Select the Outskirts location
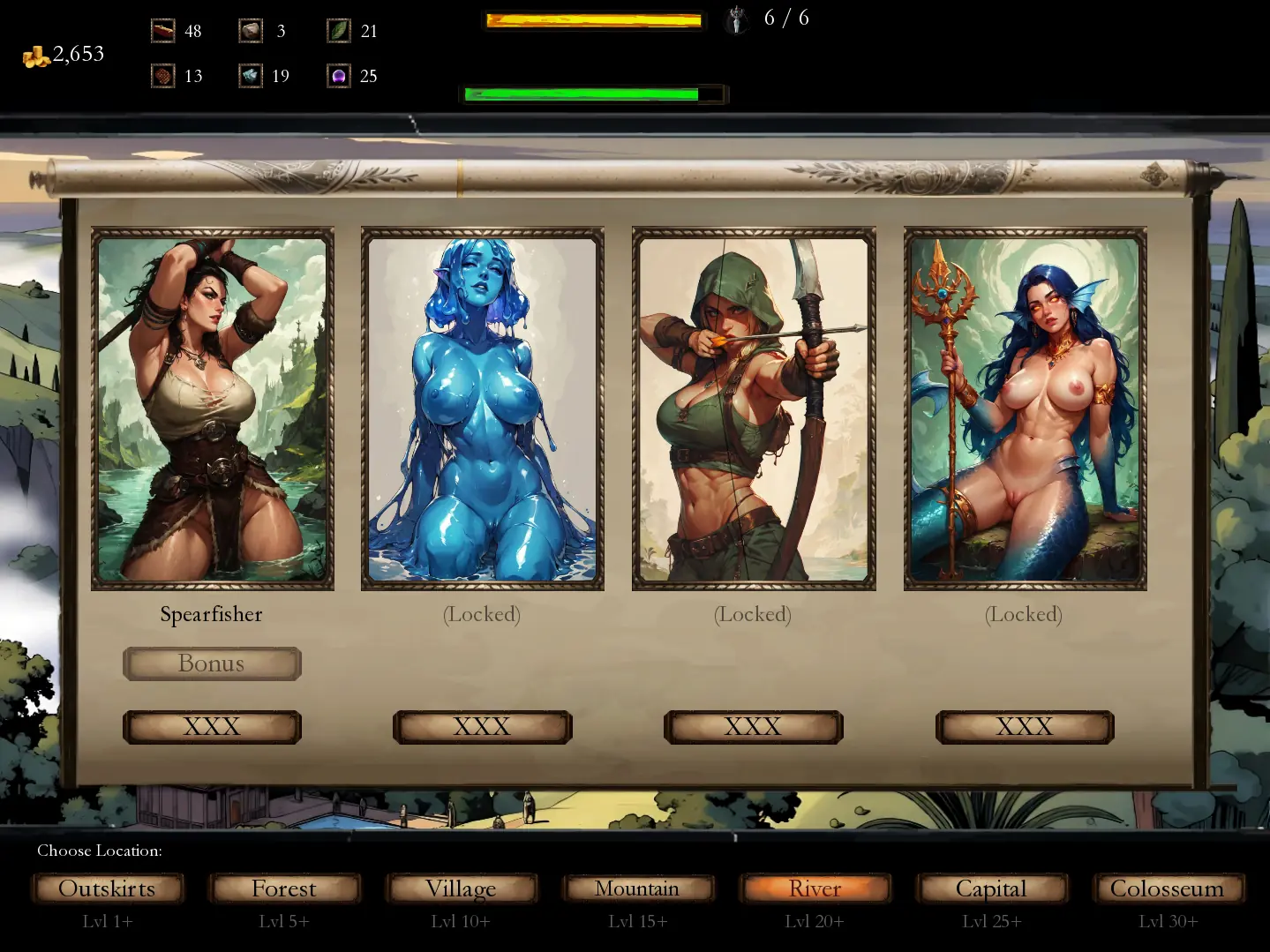The image size is (1270, 952). 107,888
